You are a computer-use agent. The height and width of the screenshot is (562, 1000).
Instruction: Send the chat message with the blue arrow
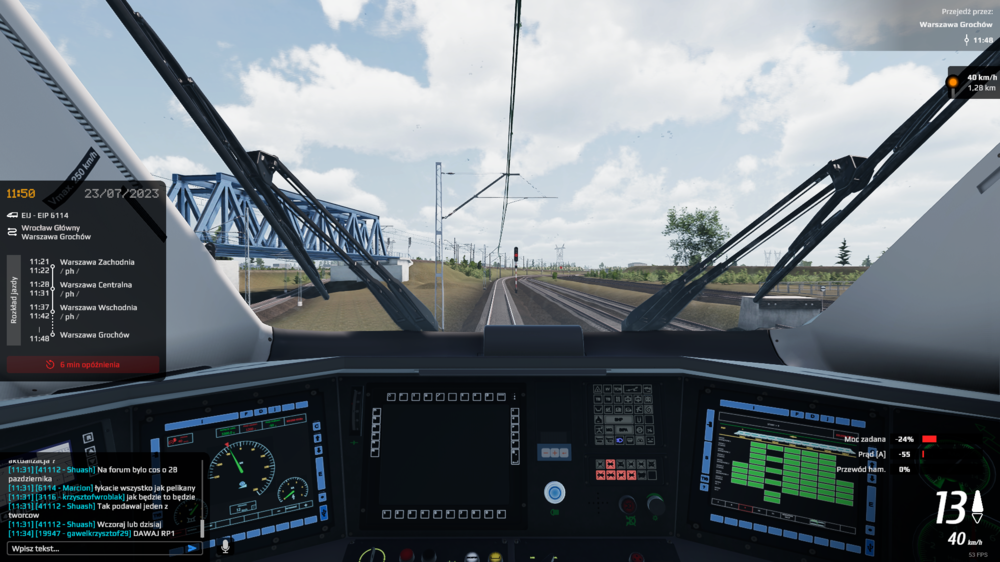tap(192, 548)
